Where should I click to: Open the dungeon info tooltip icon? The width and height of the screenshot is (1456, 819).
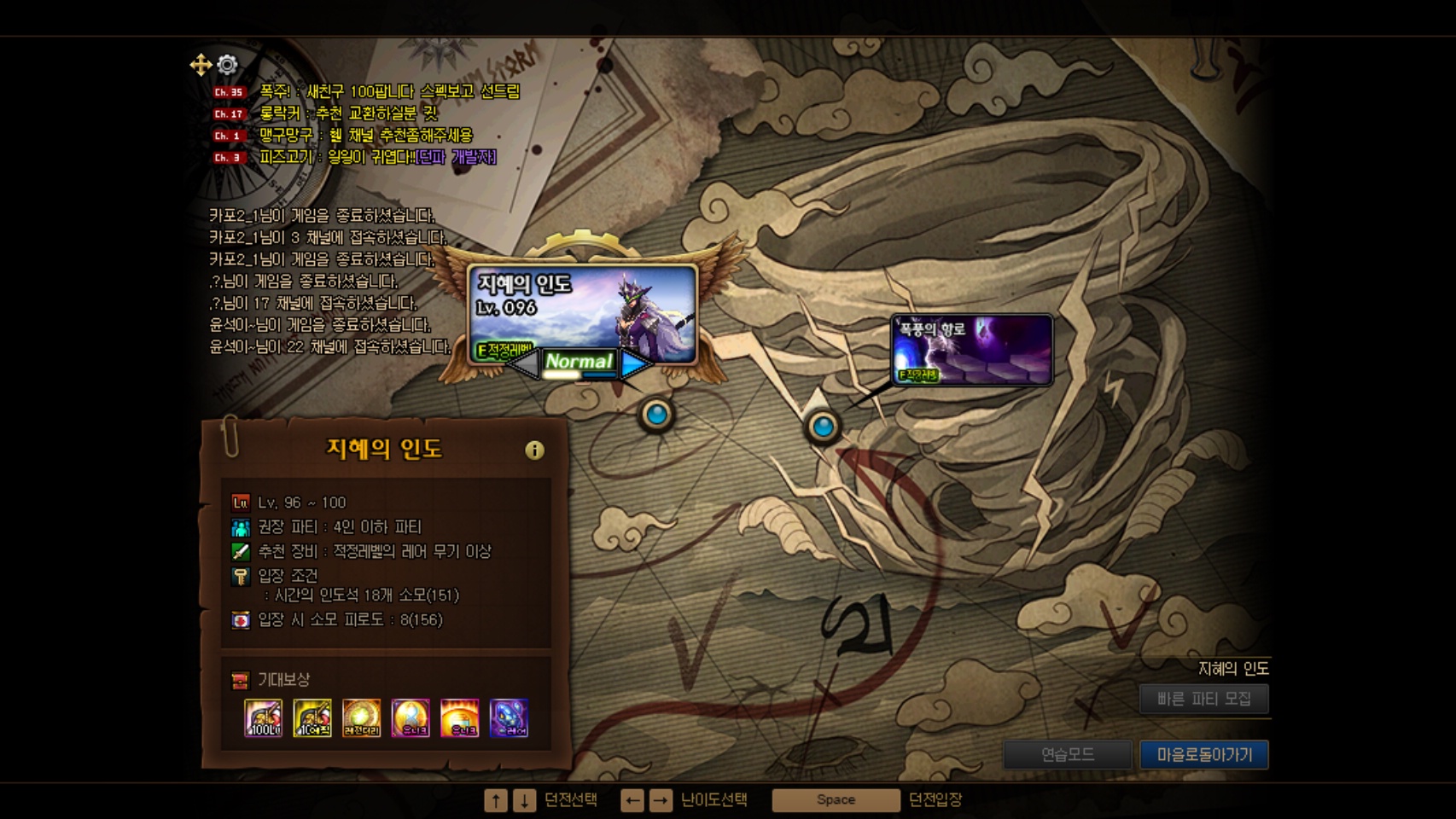click(x=534, y=450)
